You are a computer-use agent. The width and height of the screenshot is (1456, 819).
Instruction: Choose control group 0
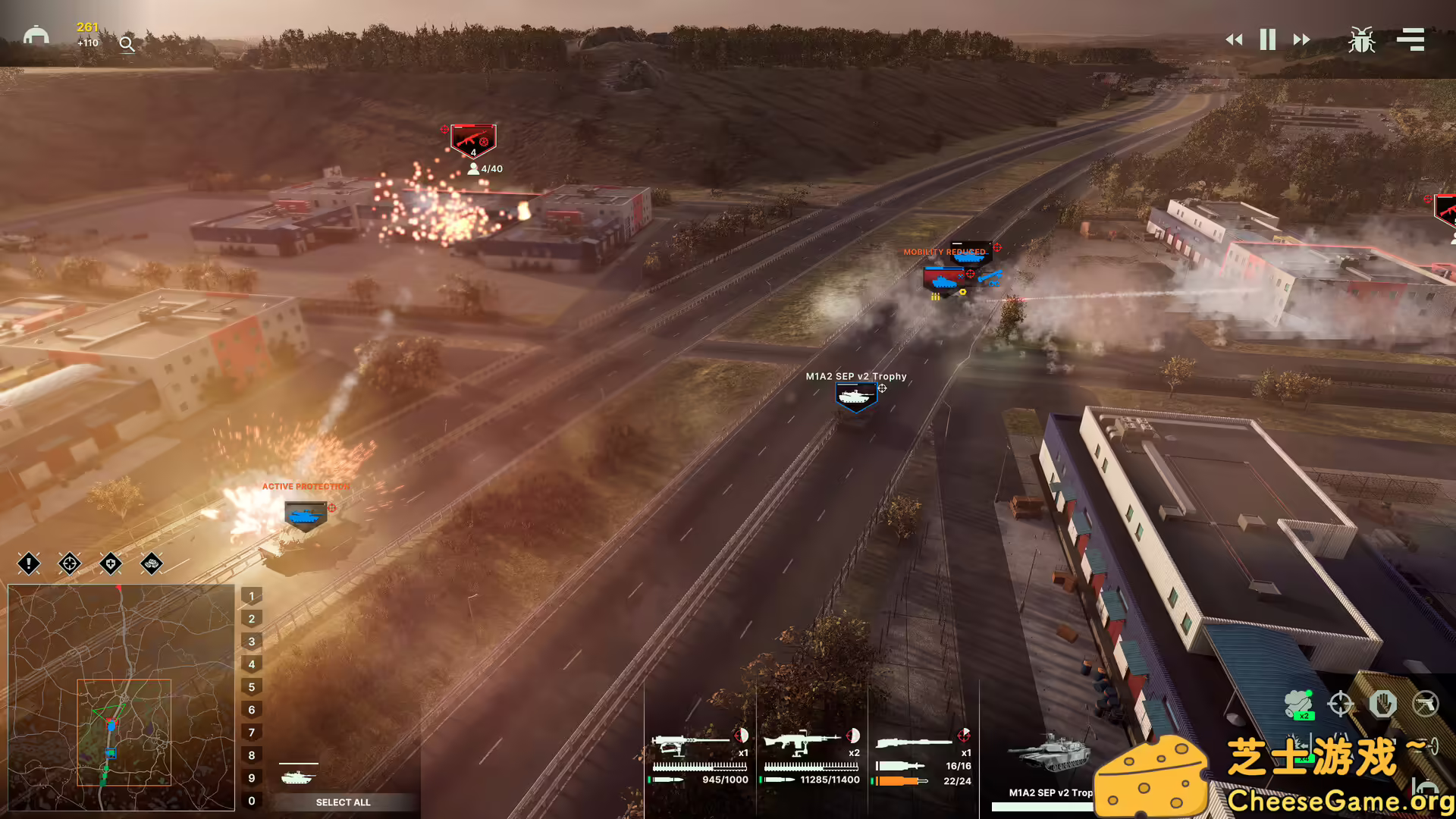click(252, 801)
